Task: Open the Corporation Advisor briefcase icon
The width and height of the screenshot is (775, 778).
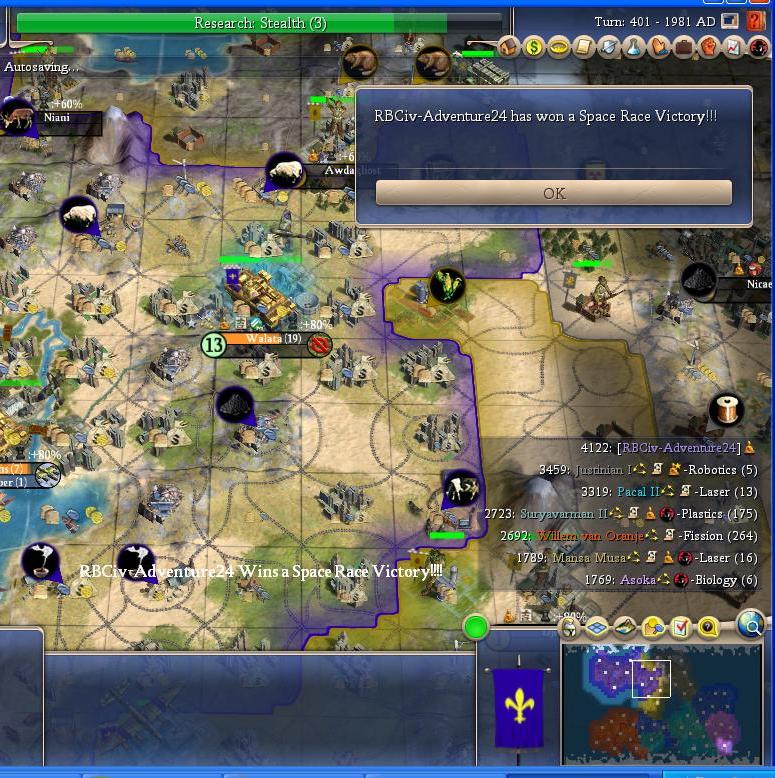Action: pyautogui.click(x=684, y=47)
